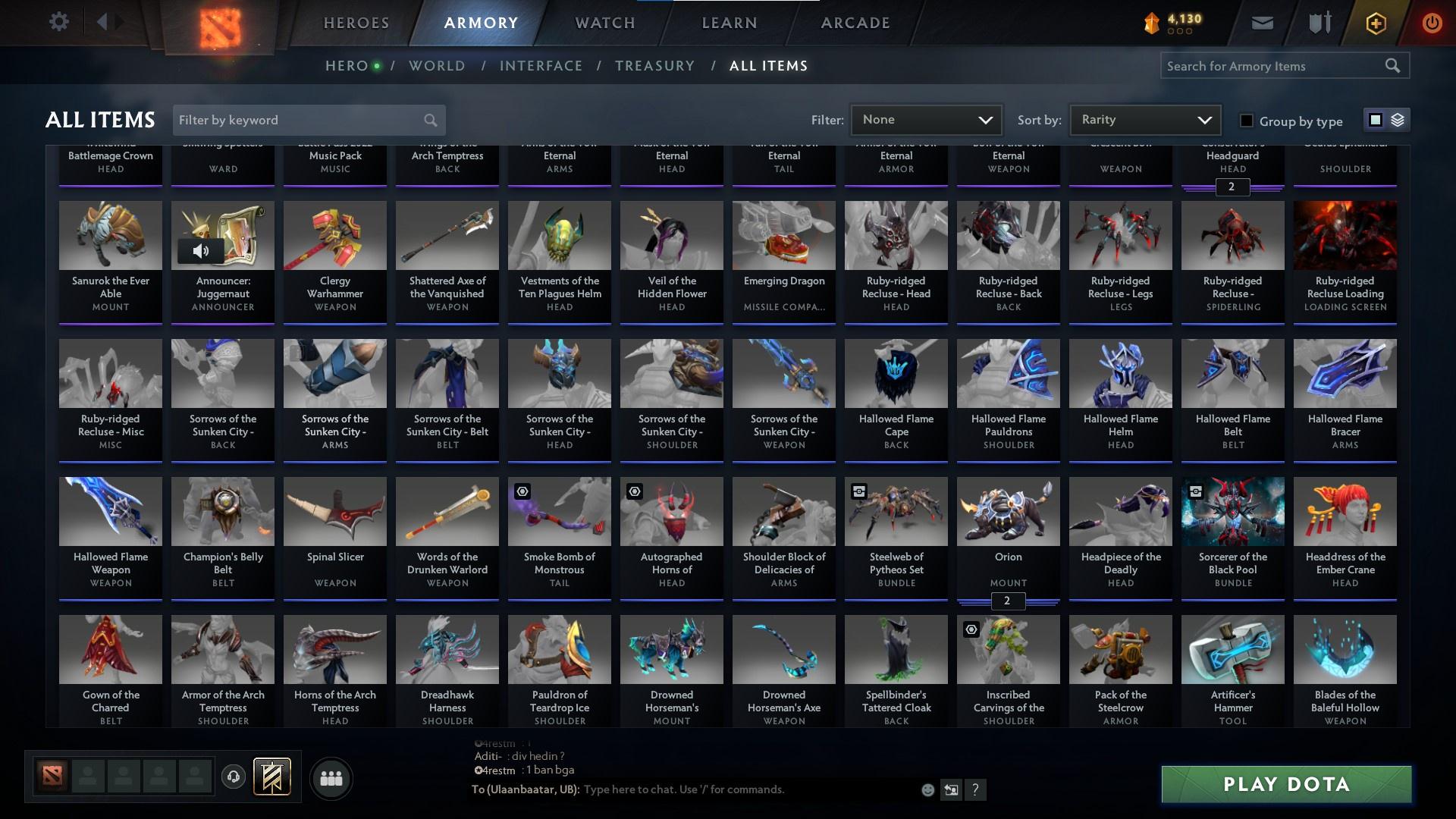
Task: Open the Filter dropdown set to None
Action: pos(926,119)
